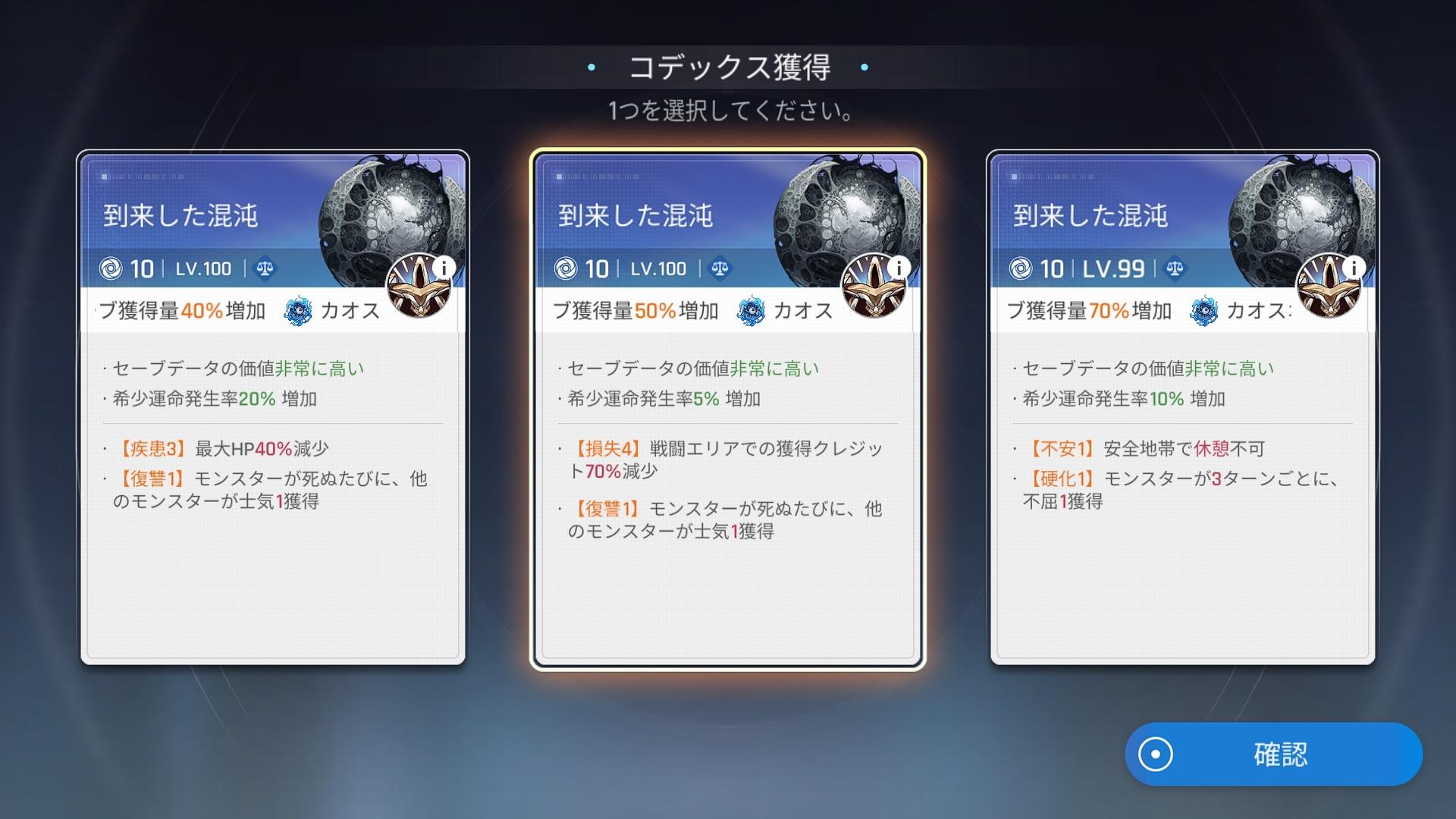Screen dimensions: 1456x819
Task: Click the info icon on the middle card
Action: pos(899,266)
